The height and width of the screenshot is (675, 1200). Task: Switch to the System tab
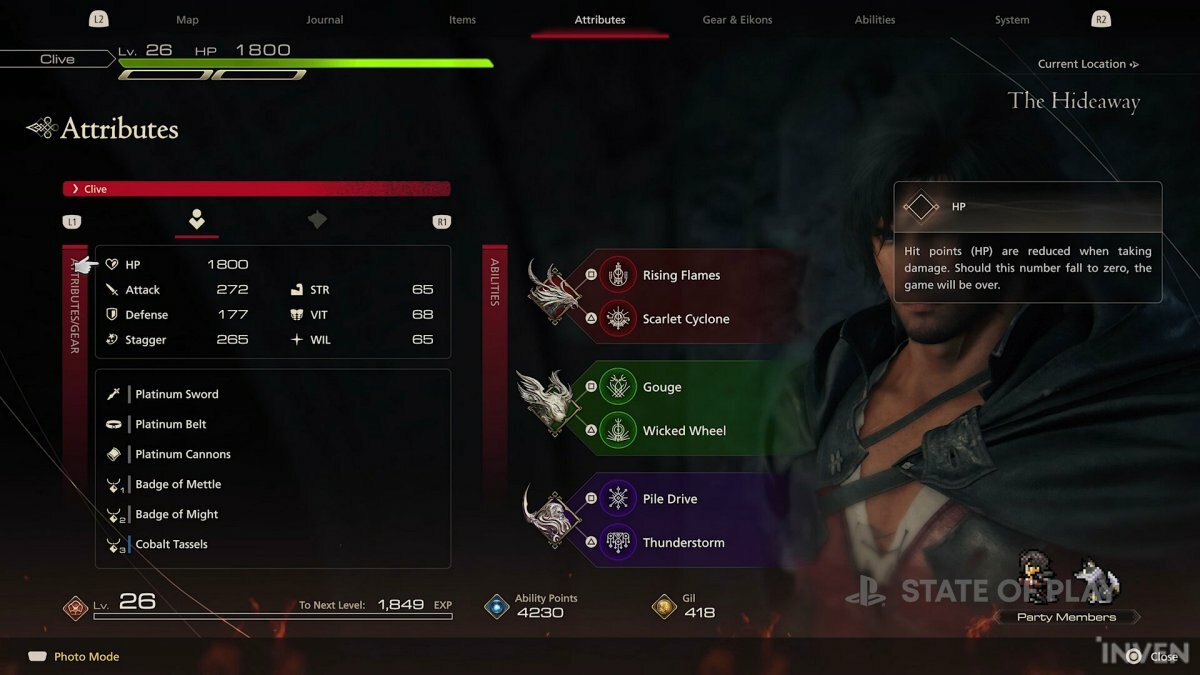click(1012, 20)
